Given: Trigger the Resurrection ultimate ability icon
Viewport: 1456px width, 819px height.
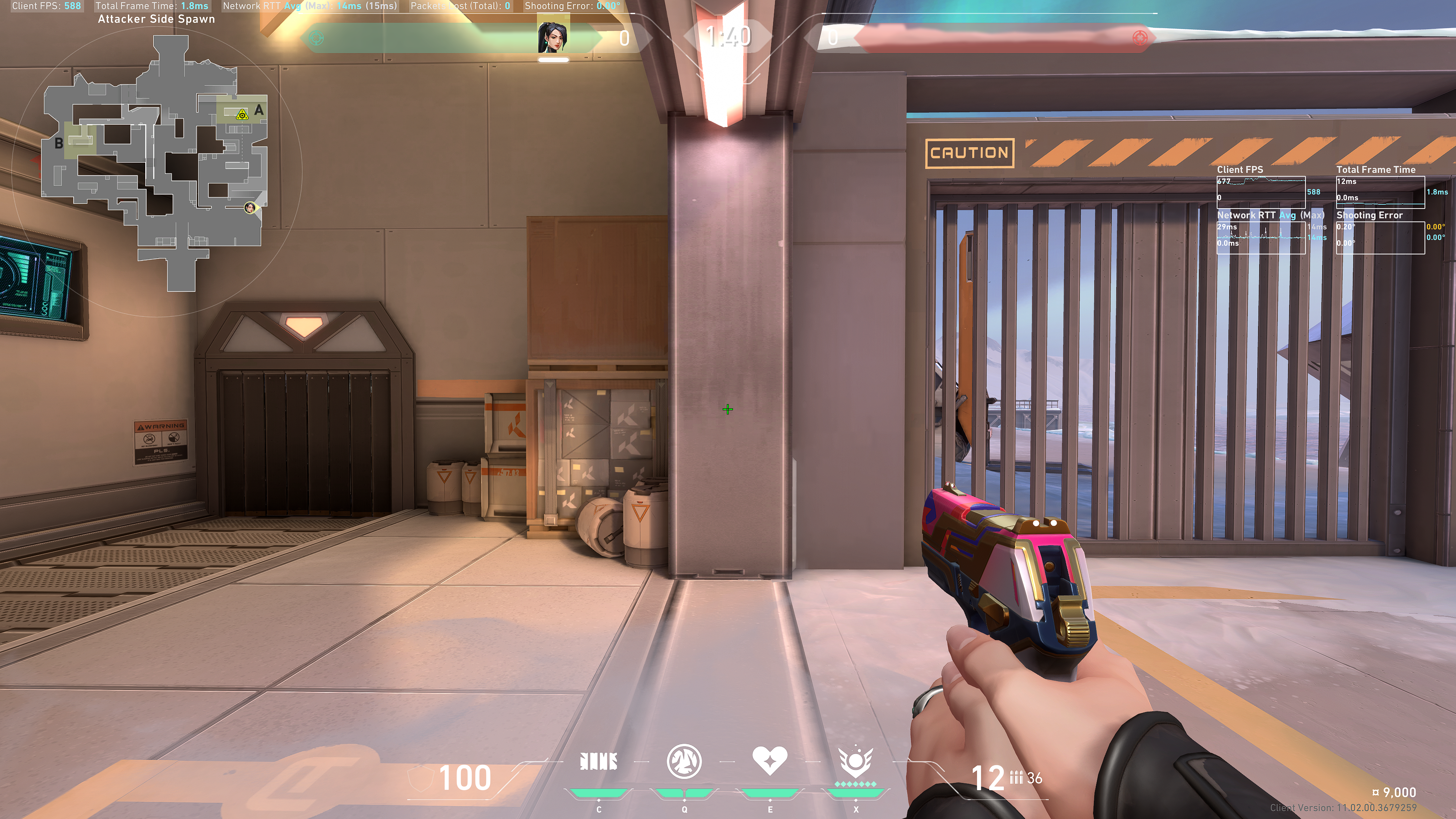Looking at the screenshot, I should (855, 762).
